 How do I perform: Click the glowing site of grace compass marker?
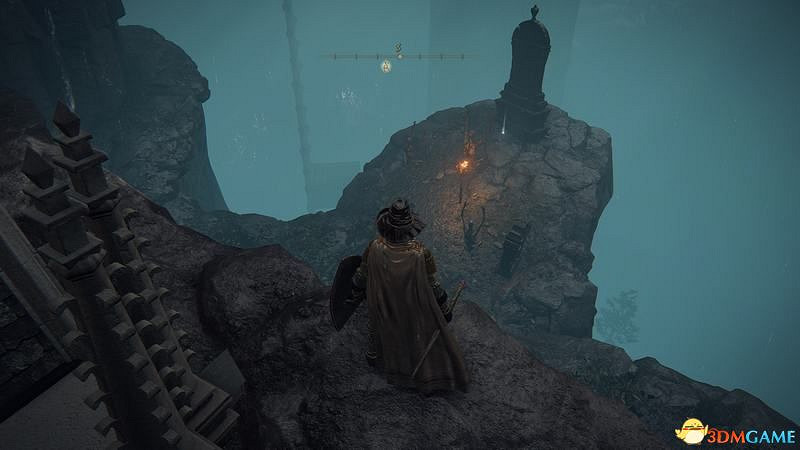[x=385, y=66]
